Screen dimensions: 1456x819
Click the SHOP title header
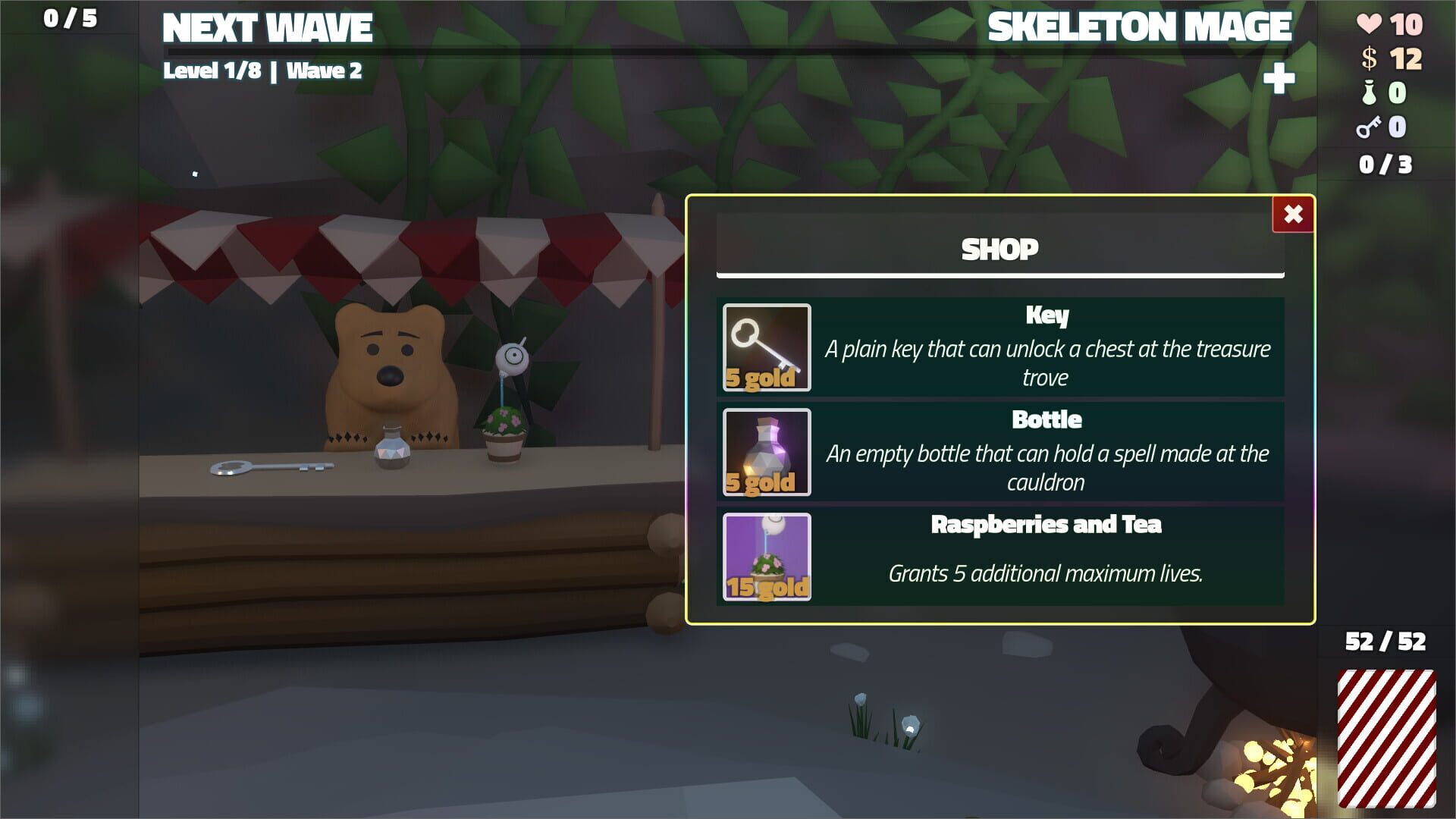[x=999, y=248]
